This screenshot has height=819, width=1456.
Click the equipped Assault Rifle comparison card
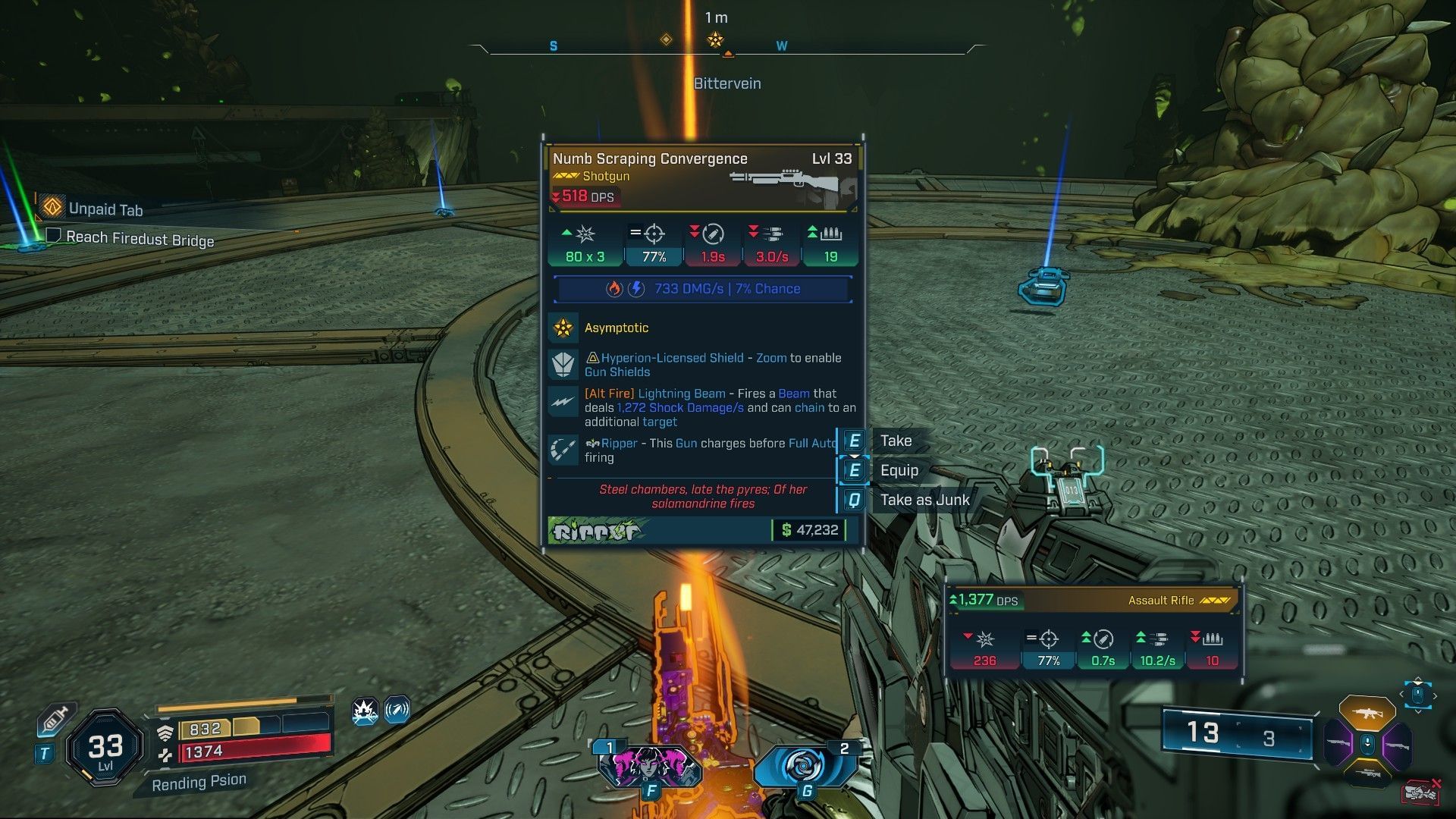(x=1093, y=630)
